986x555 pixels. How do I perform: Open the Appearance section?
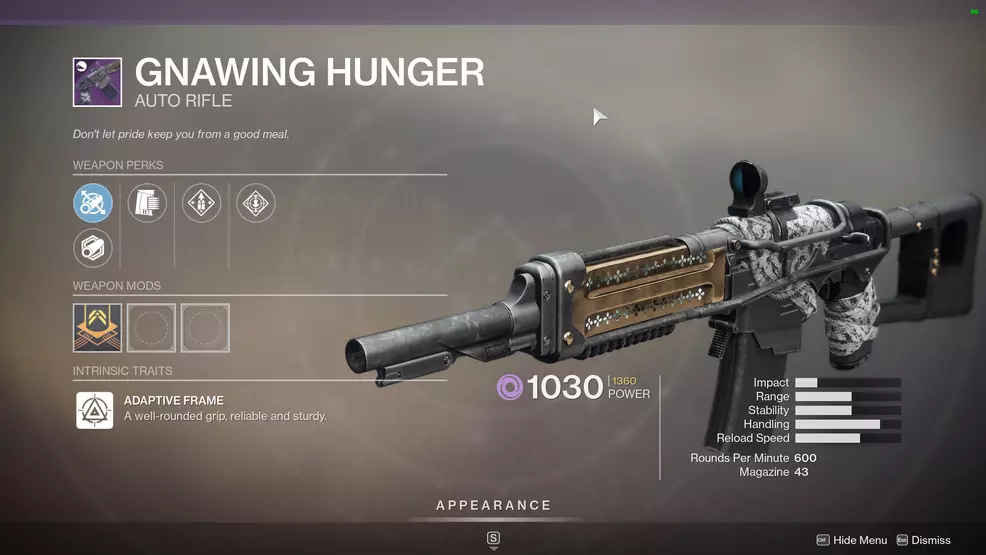pyautogui.click(x=493, y=506)
